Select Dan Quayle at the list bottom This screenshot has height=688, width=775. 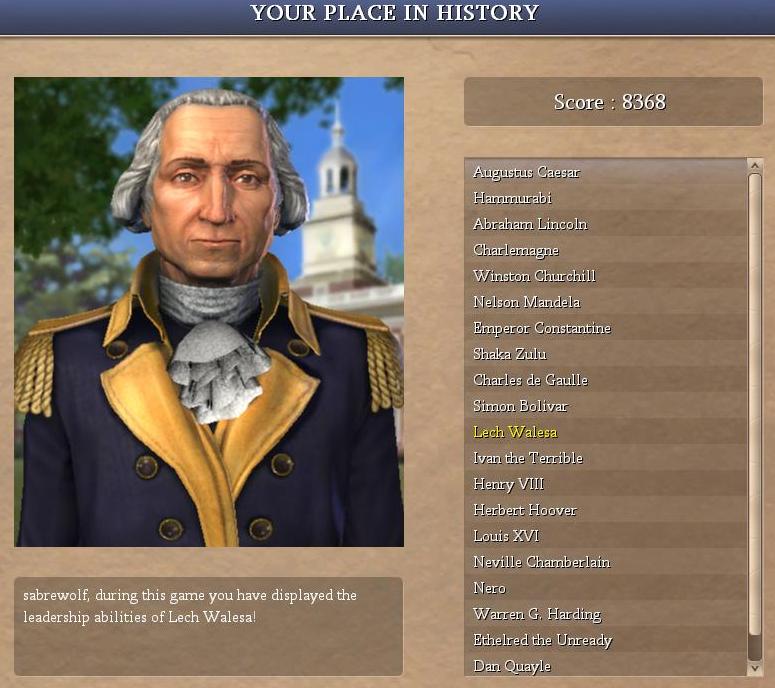coord(512,666)
